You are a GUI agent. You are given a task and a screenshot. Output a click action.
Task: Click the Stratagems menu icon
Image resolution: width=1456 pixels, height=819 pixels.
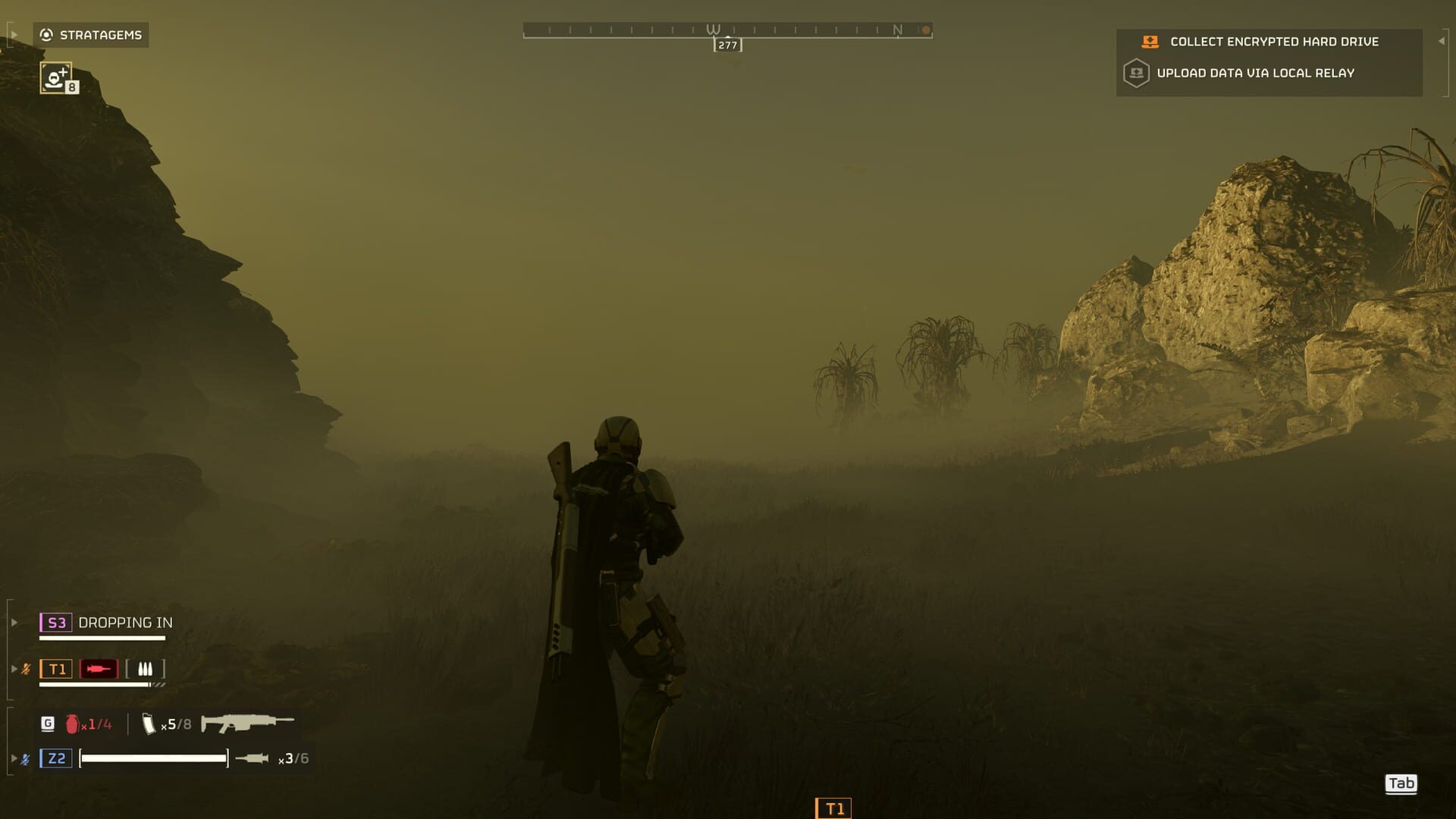pyautogui.click(x=46, y=34)
